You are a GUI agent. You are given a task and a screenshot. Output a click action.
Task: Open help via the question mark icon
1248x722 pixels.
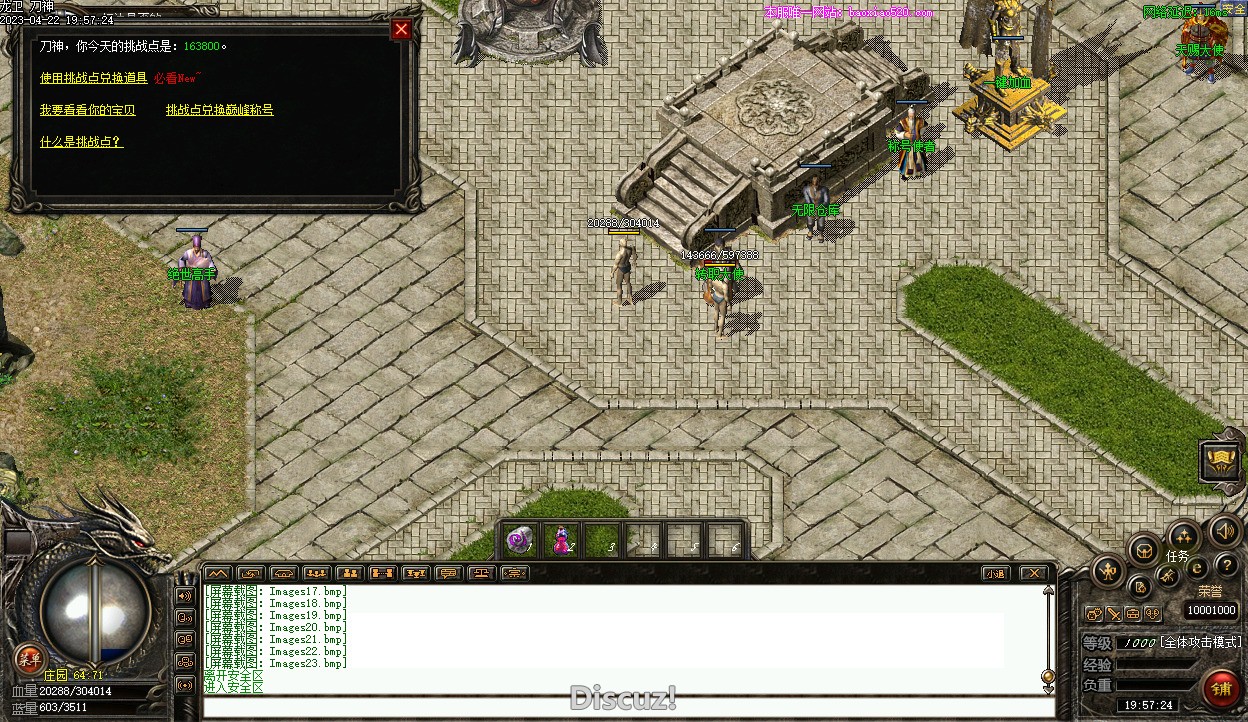(x=1225, y=566)
